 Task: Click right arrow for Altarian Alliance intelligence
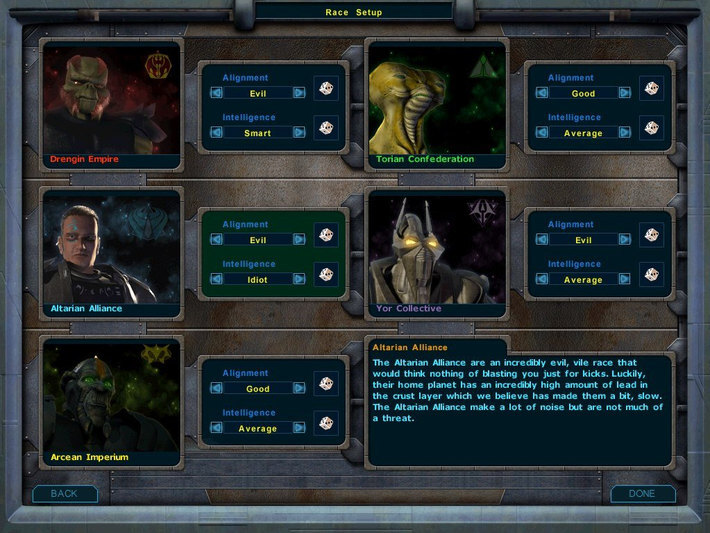[x=299, y=280]
